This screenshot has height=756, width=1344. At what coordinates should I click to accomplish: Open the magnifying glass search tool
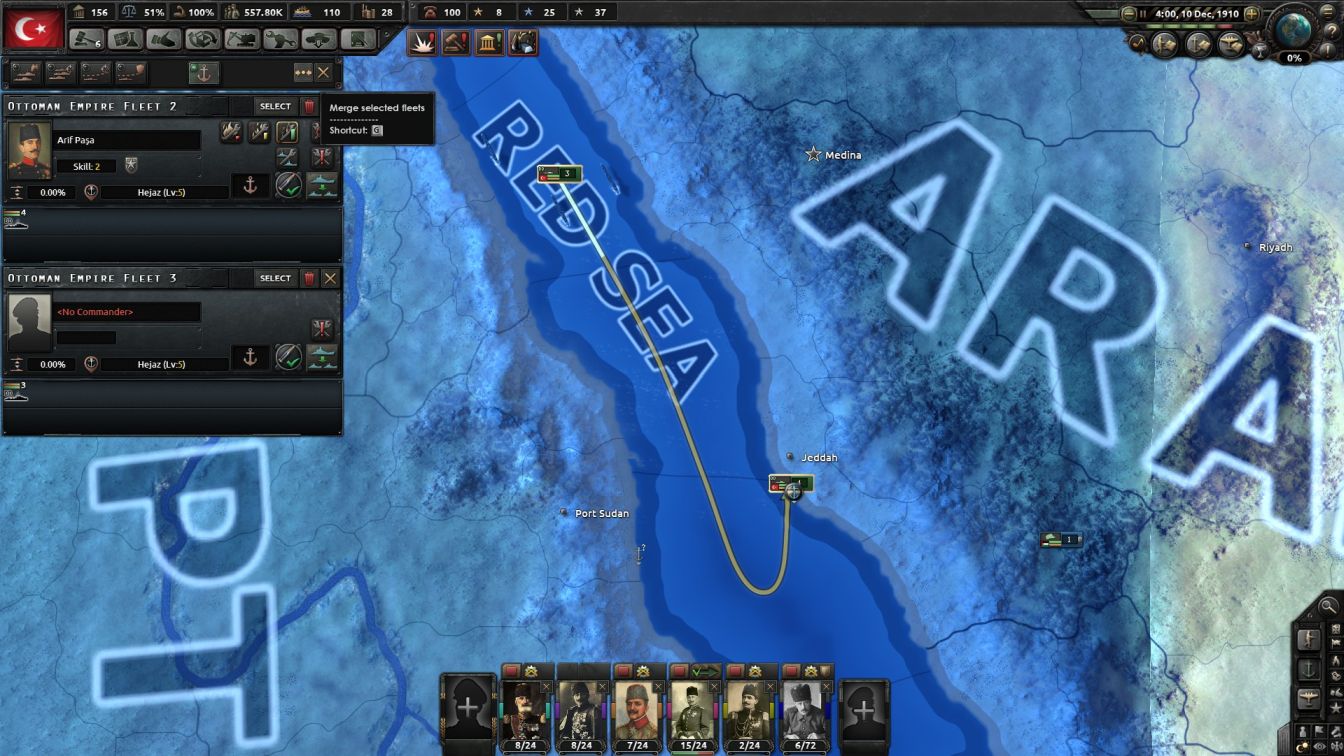[1328, 606]
